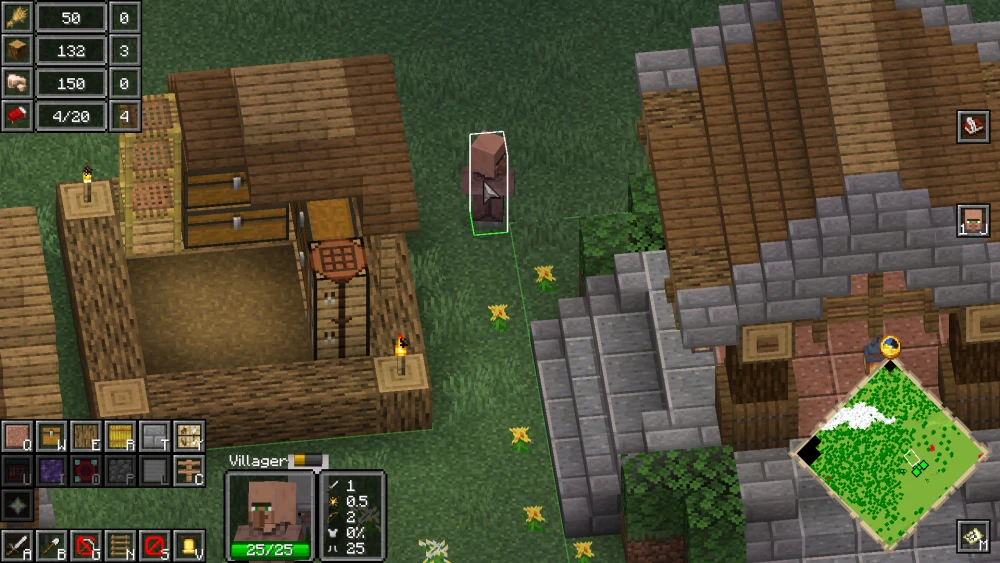The height and width of the screenshot is (563, 1000).
Task: Select the oak log building button (E)
Action: [85, 436]
